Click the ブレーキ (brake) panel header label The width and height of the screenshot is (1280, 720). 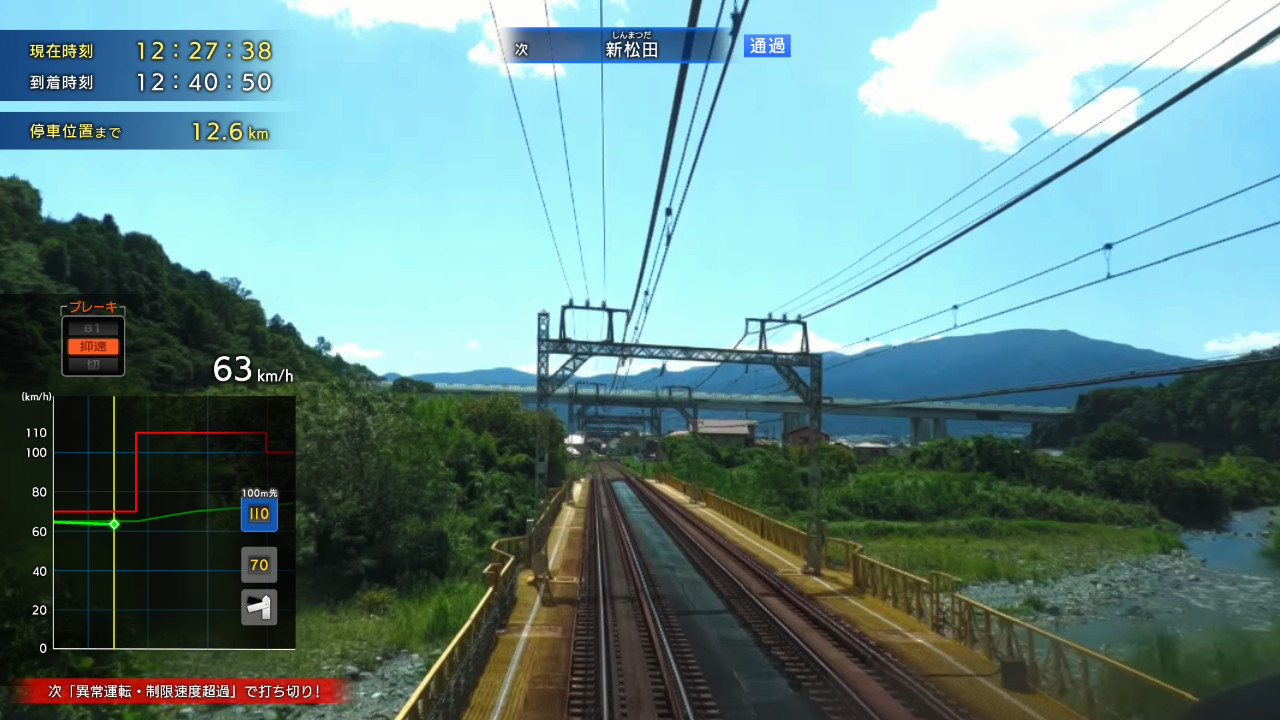coord(91,309)
